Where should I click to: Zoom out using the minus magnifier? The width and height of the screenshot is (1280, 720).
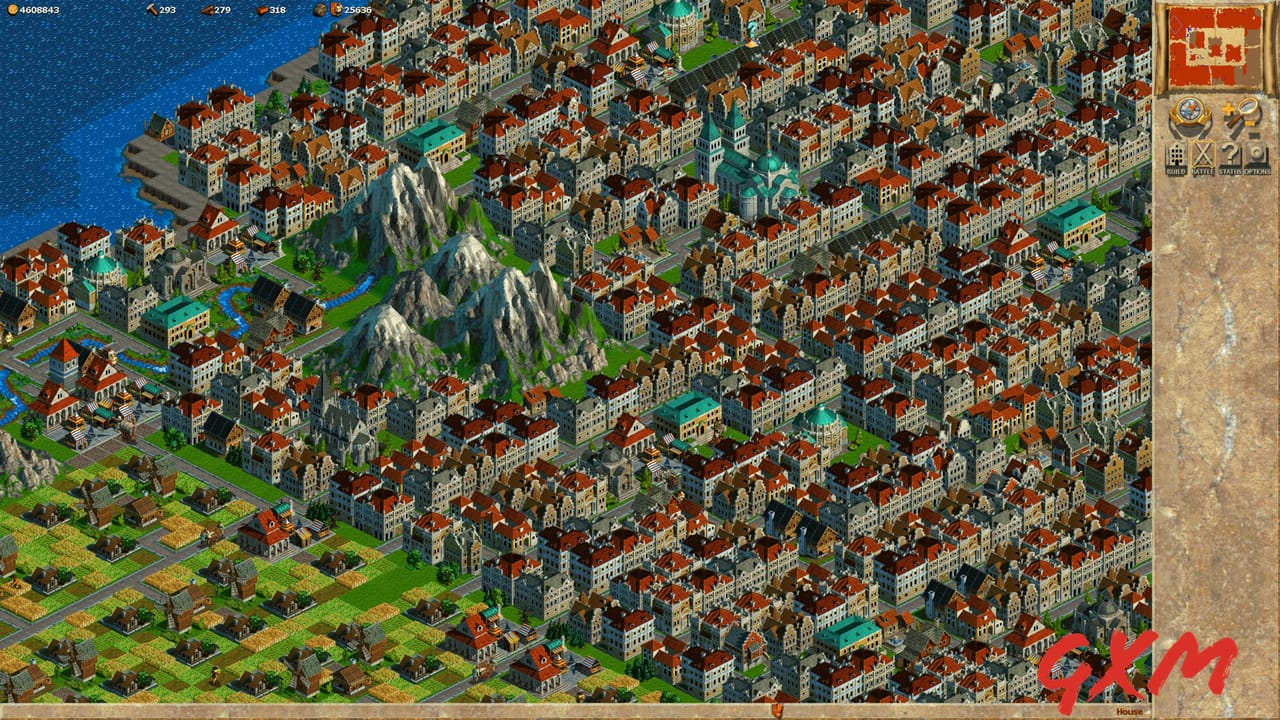[1254, 134]
